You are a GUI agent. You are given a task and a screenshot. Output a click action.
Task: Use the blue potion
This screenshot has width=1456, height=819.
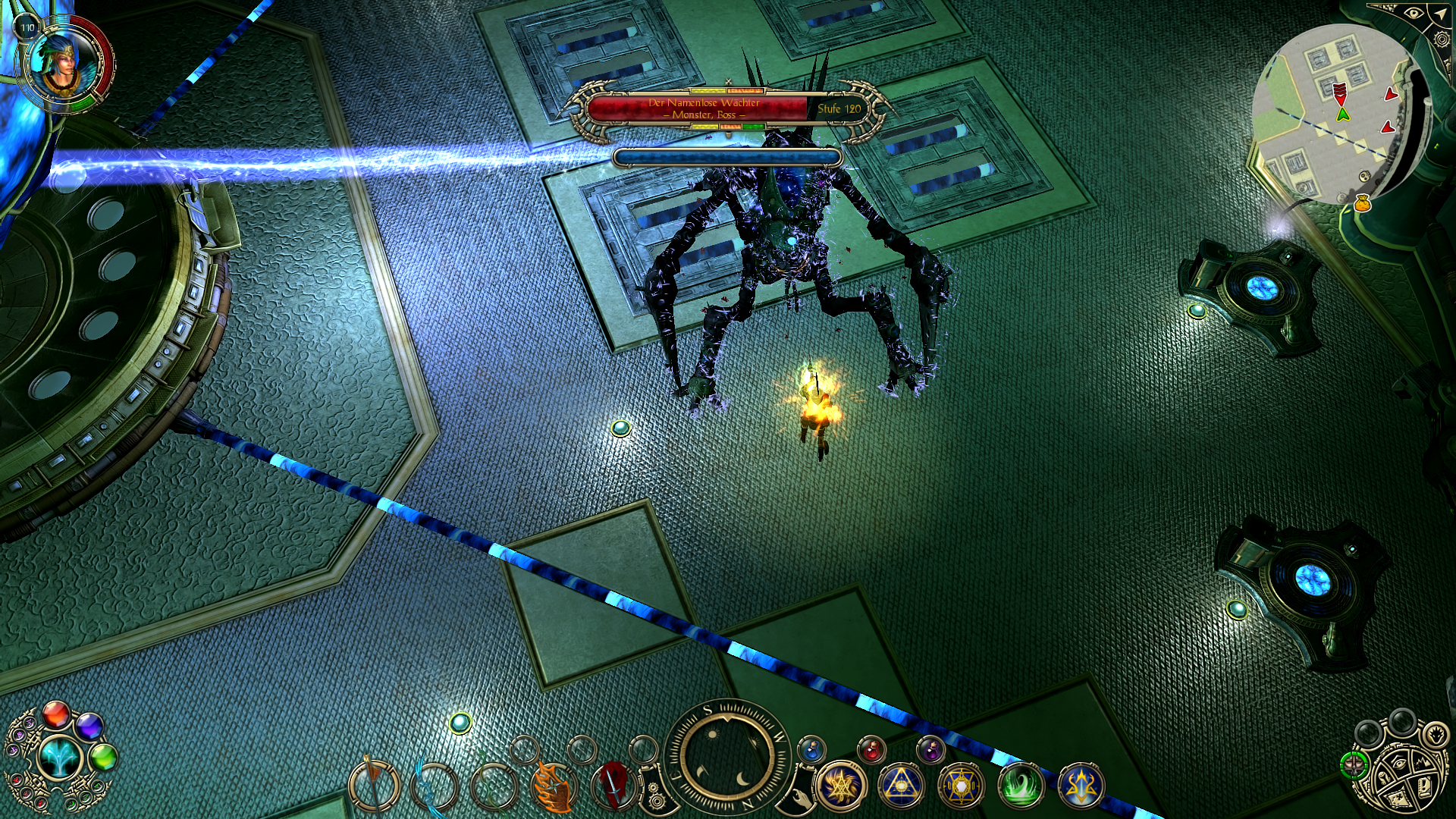click(811, 751)
